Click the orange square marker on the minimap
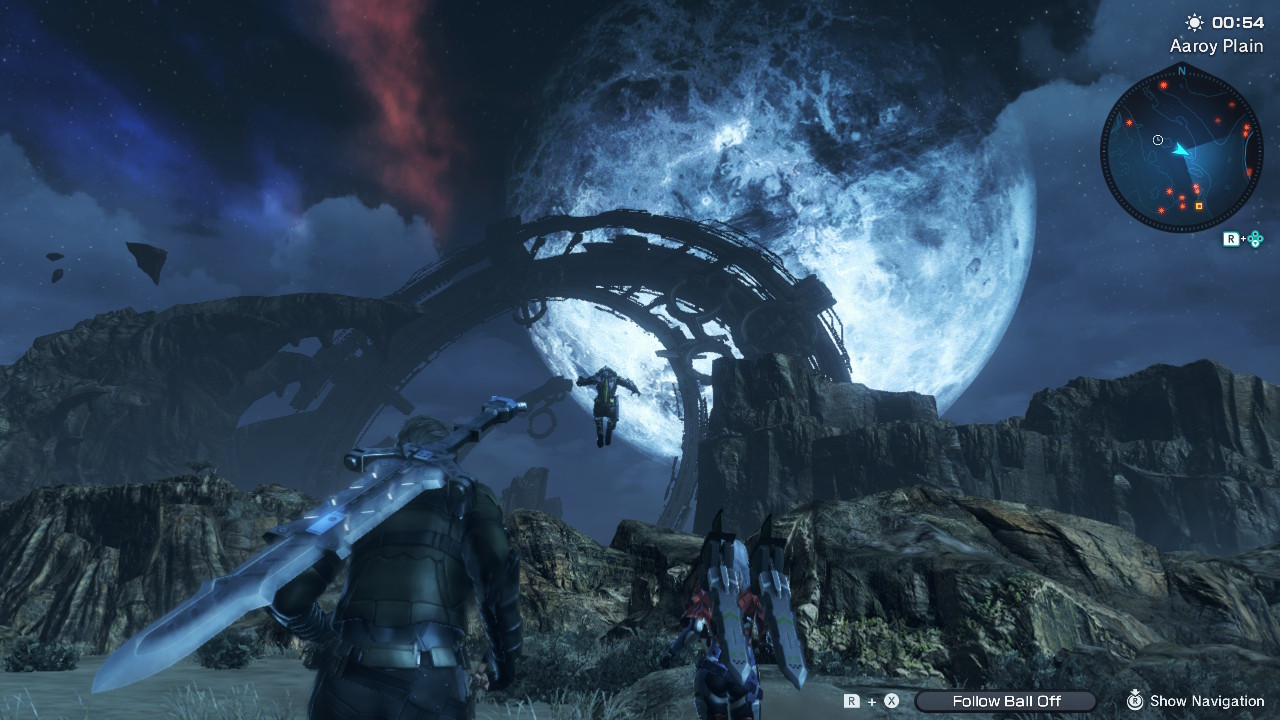This screenshot has width=1280, height=720. pos(1199,206)
